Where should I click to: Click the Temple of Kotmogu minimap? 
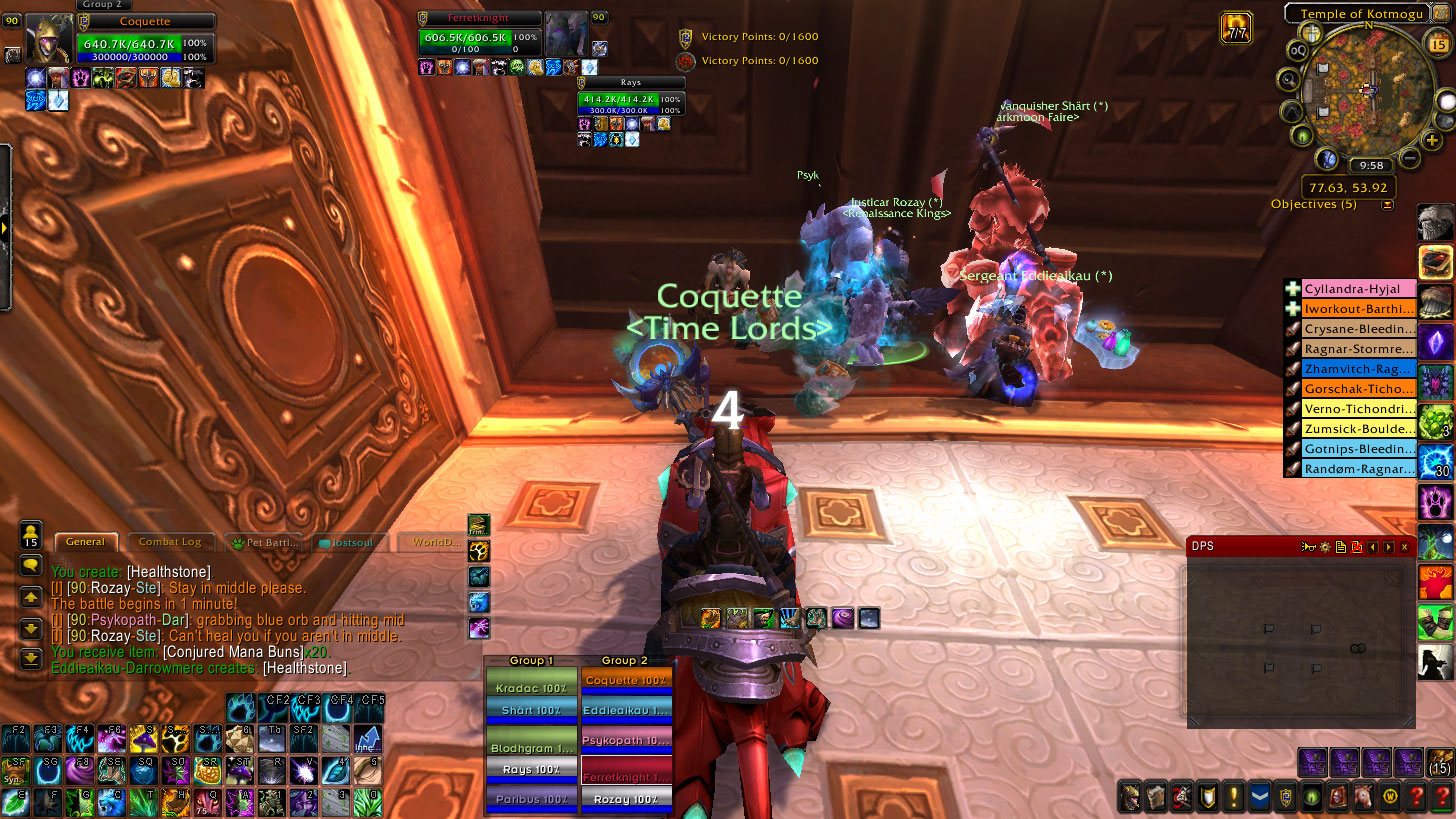coord(1366,90)
